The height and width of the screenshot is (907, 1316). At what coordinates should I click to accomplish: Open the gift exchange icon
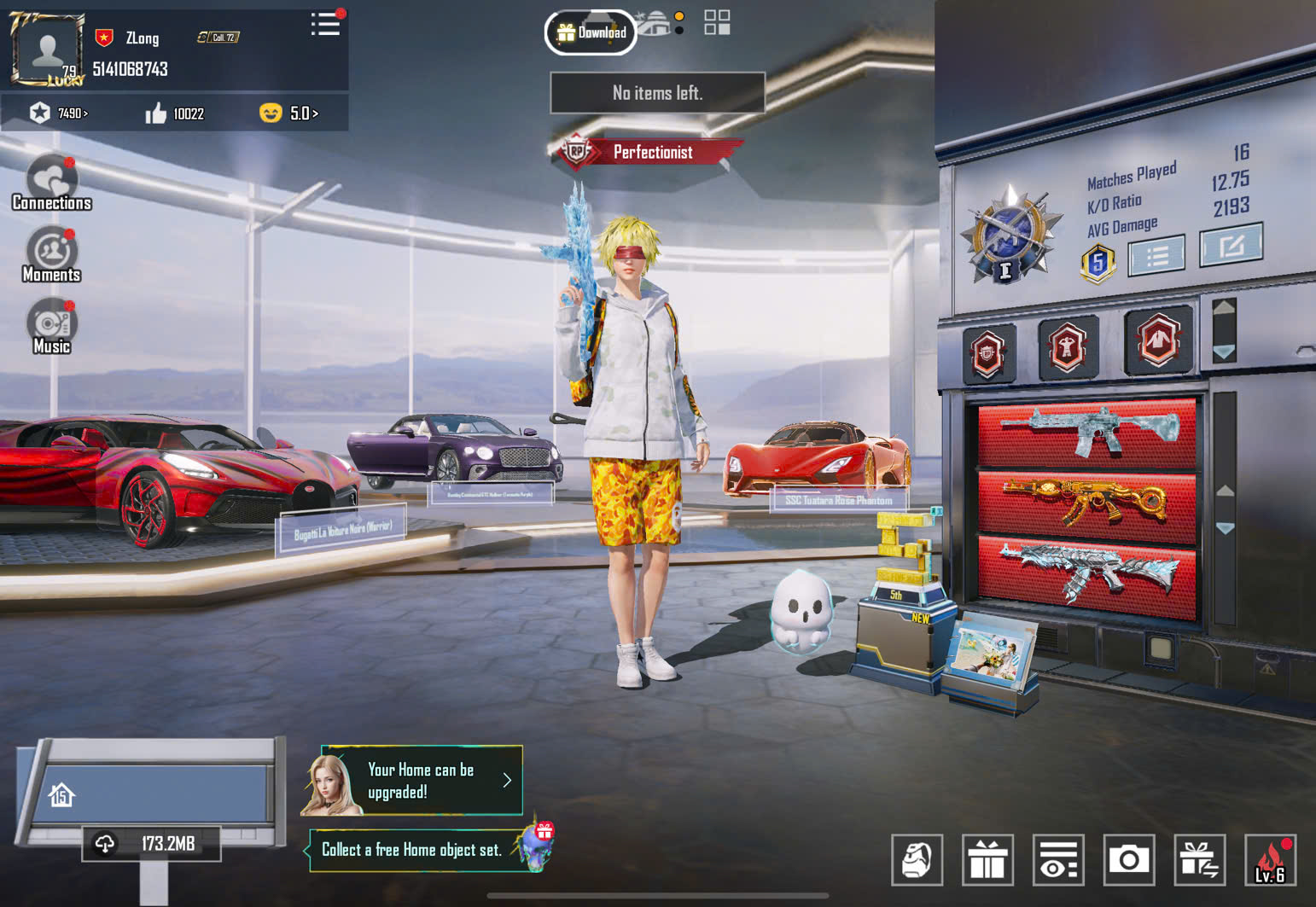coord(1199,859)
